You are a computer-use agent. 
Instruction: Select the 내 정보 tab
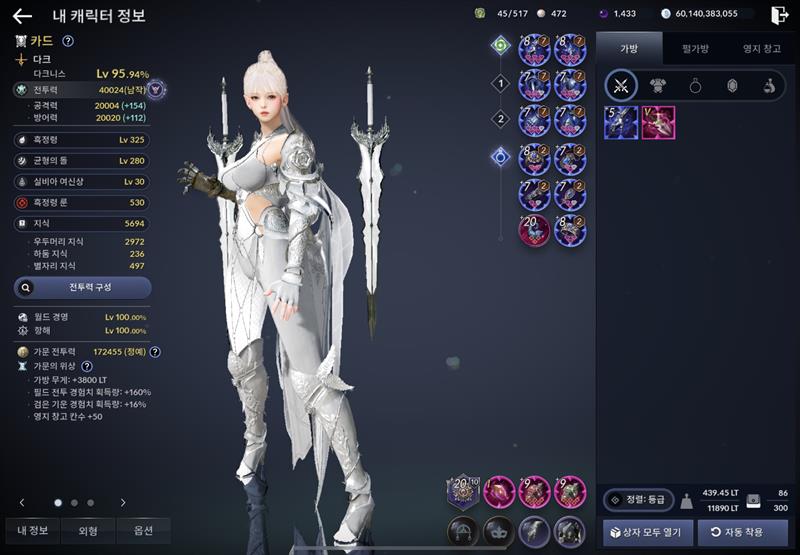coord(33,531)
